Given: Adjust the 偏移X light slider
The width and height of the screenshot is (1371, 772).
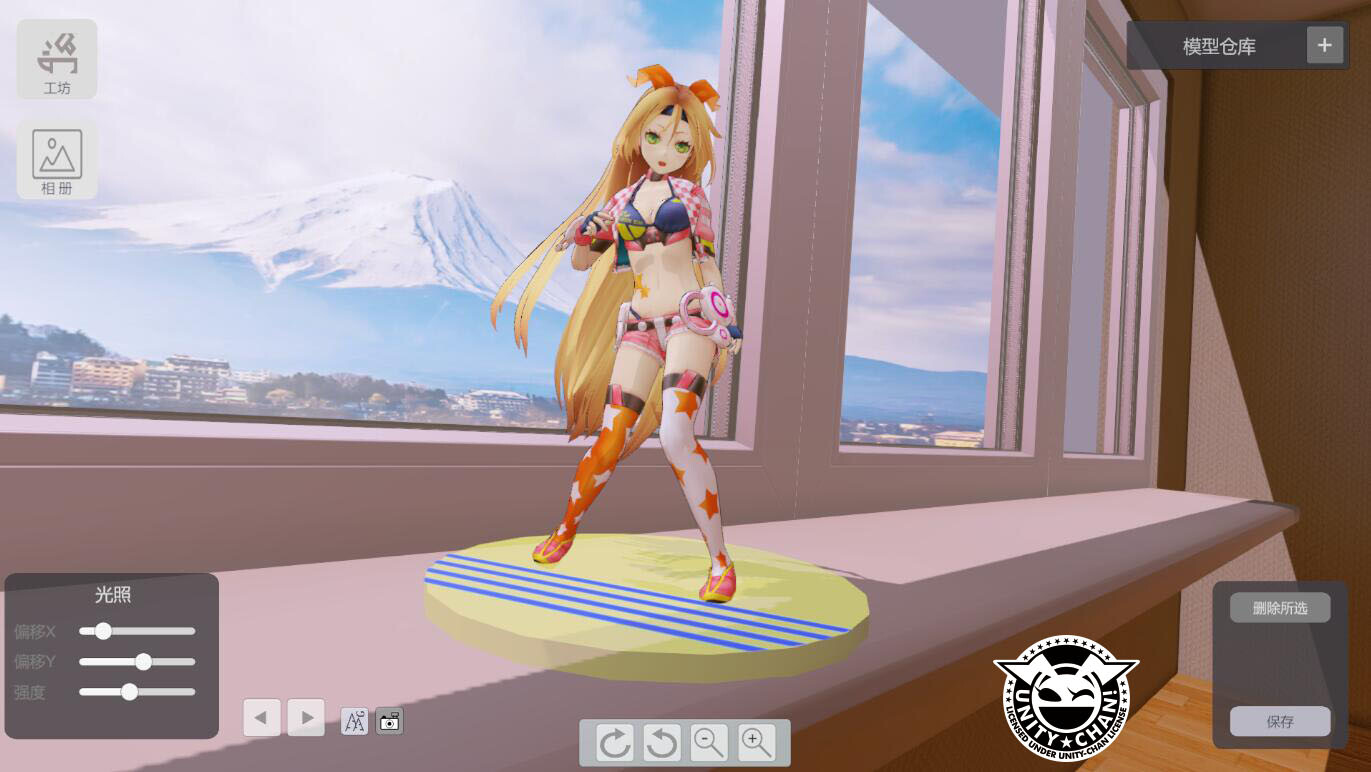Looking at the screenshot, I should point(103,631).
